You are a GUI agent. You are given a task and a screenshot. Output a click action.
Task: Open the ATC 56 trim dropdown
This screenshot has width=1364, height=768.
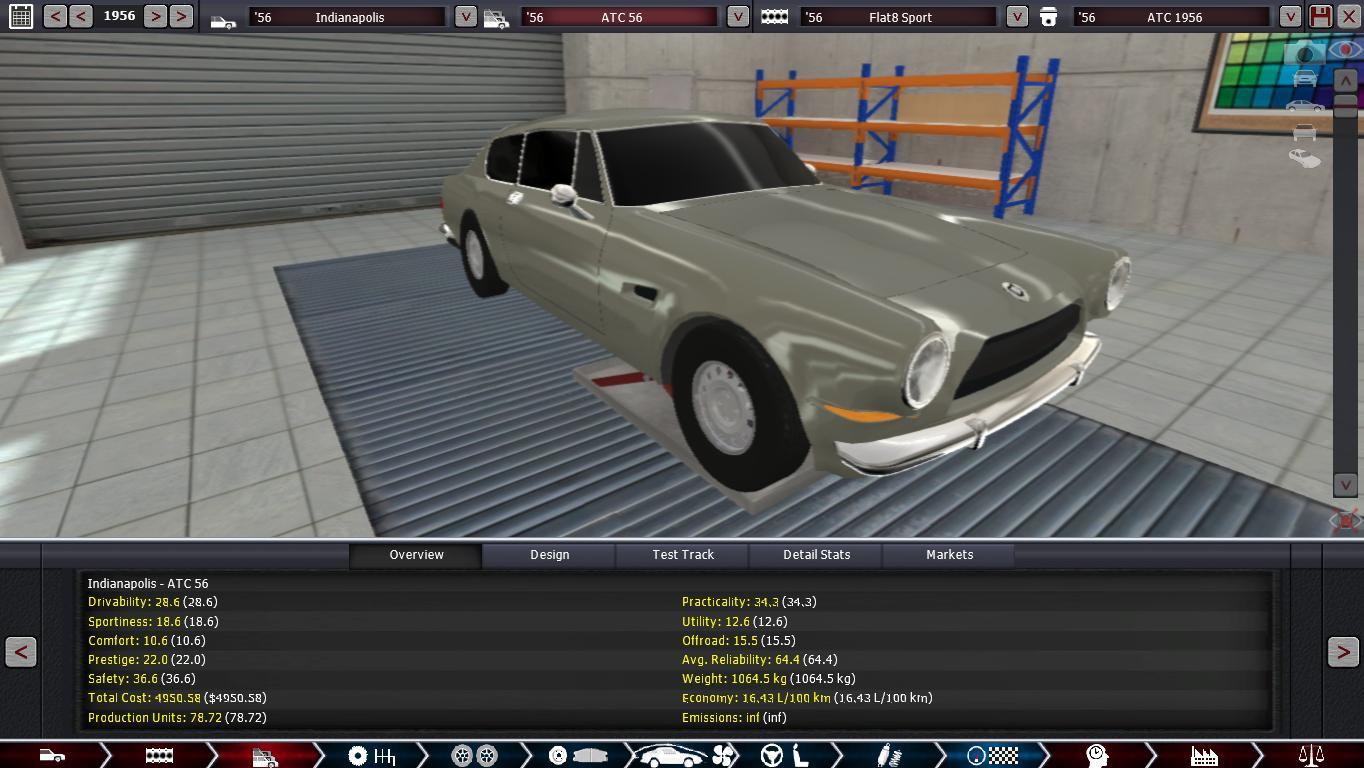[737, 17]
